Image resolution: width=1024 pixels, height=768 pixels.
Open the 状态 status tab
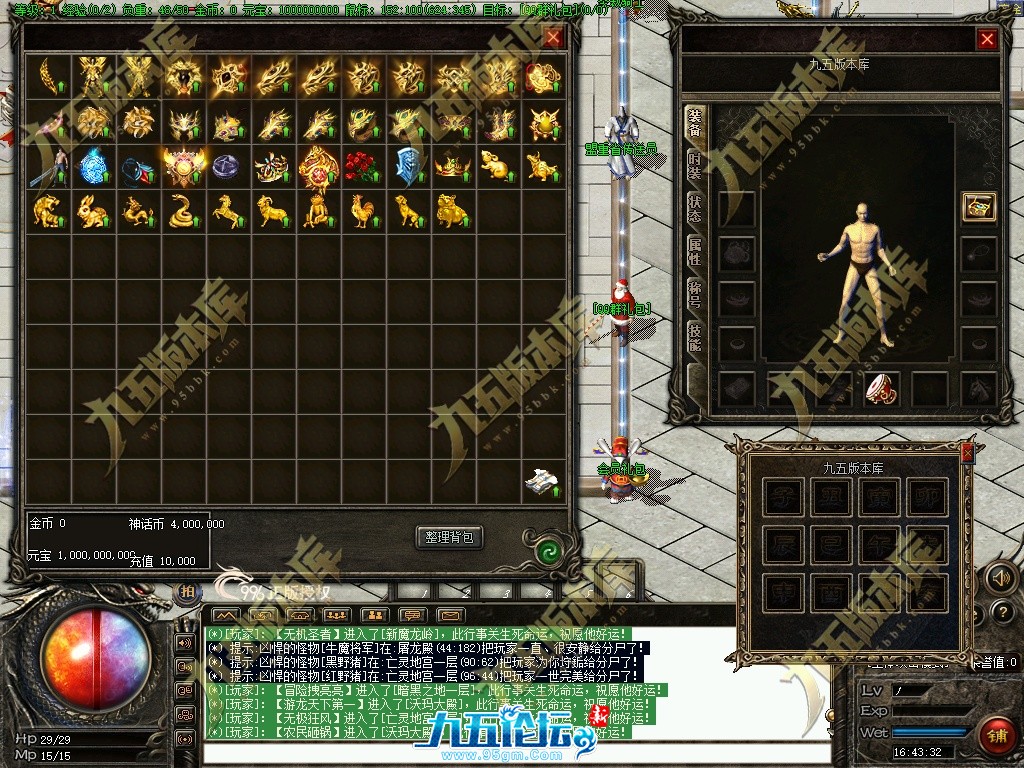click(x=694, y=209)
